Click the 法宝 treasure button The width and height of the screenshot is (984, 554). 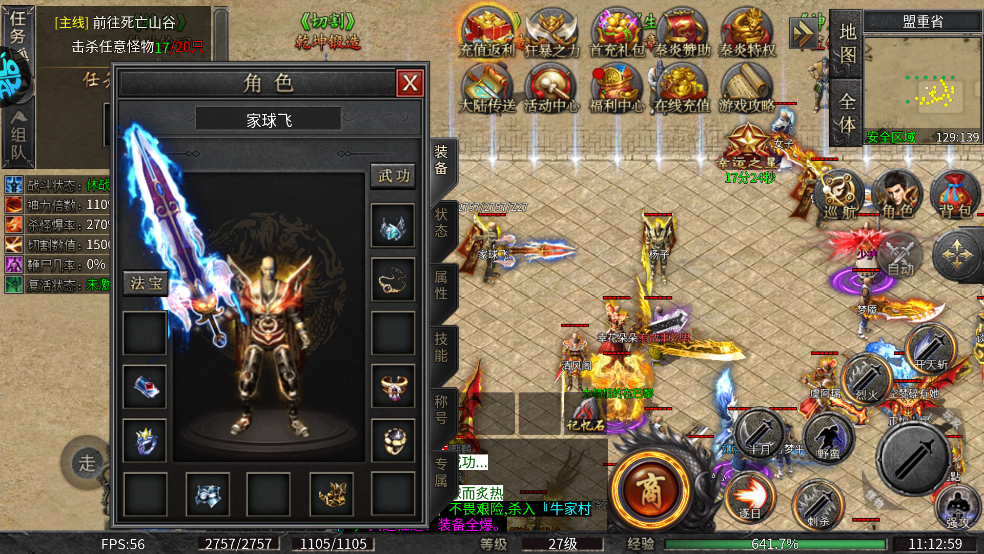(142, 283)
